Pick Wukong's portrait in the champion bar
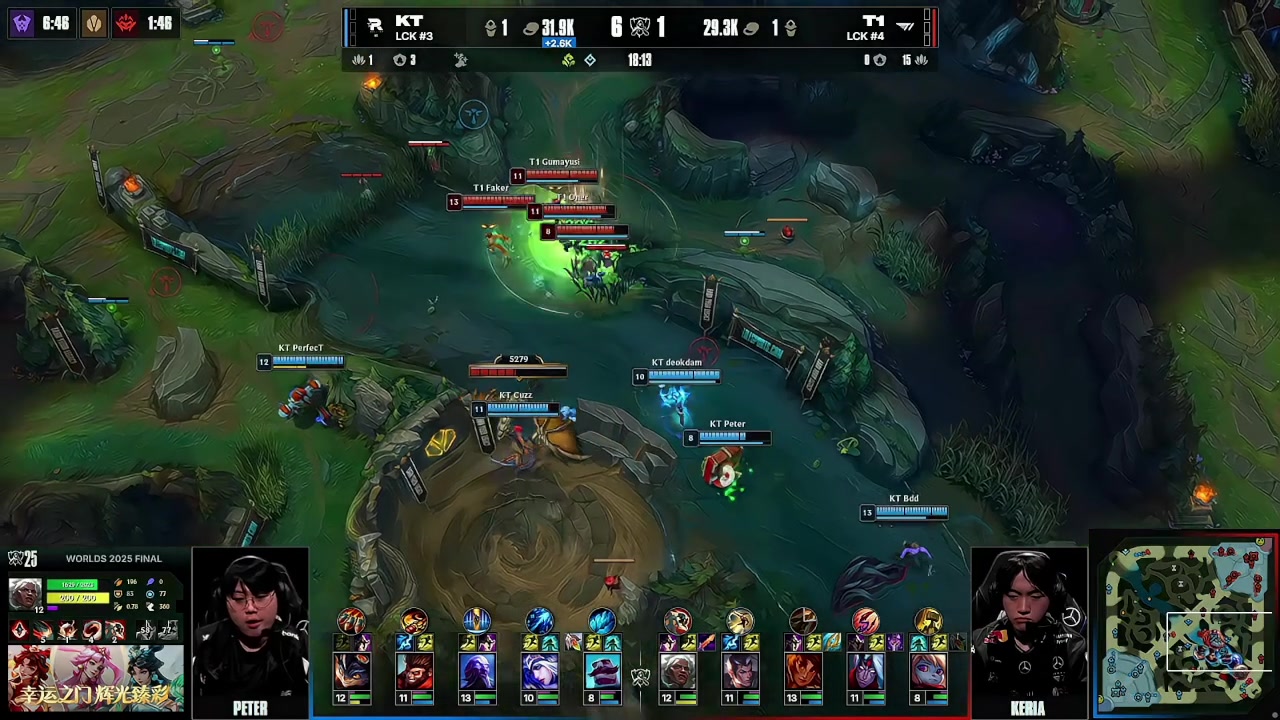The image size is (1280, 720). pos(414,671)
